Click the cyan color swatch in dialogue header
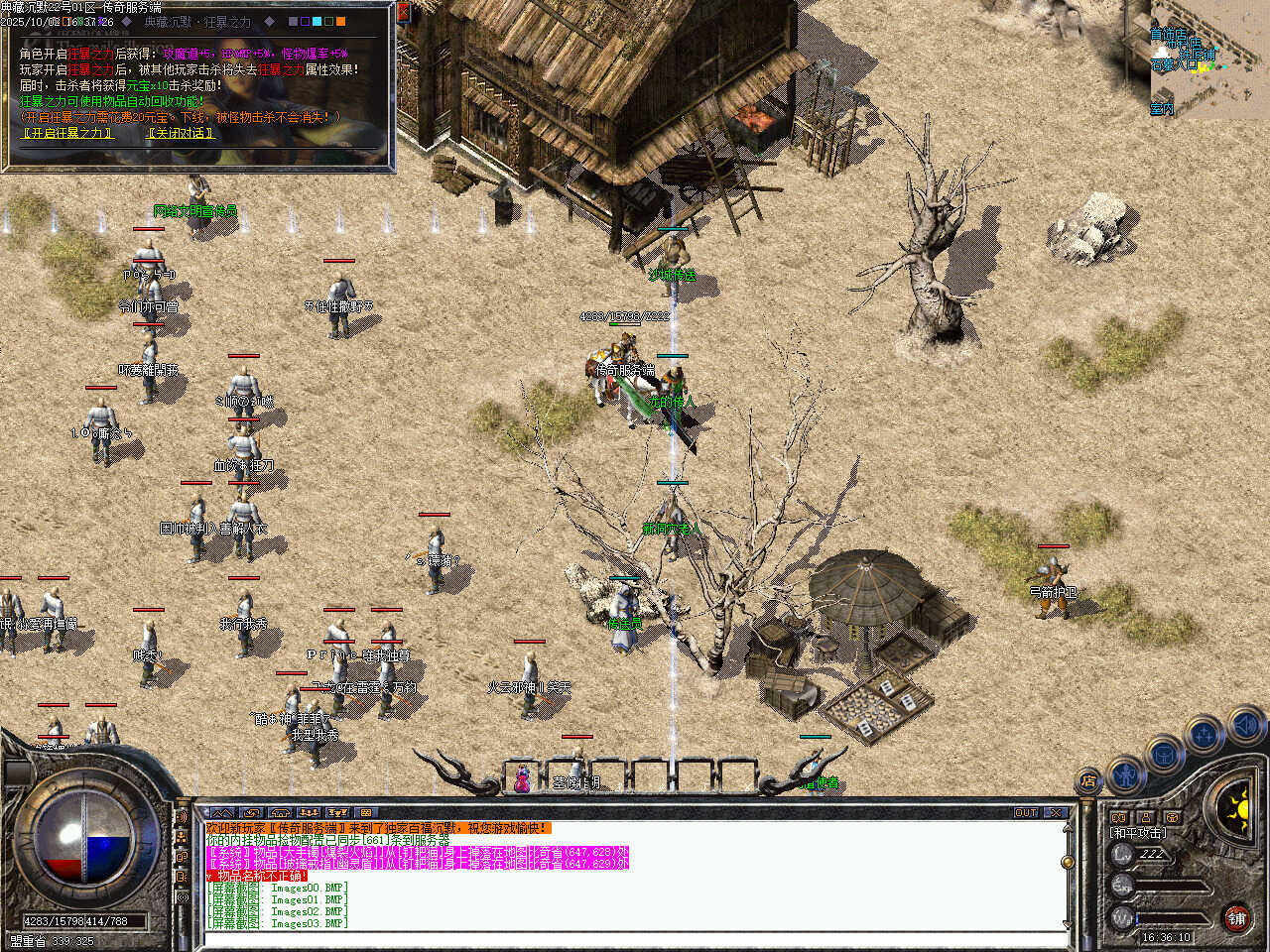The height and width of the screenshot is (952, 1270). 317,21
